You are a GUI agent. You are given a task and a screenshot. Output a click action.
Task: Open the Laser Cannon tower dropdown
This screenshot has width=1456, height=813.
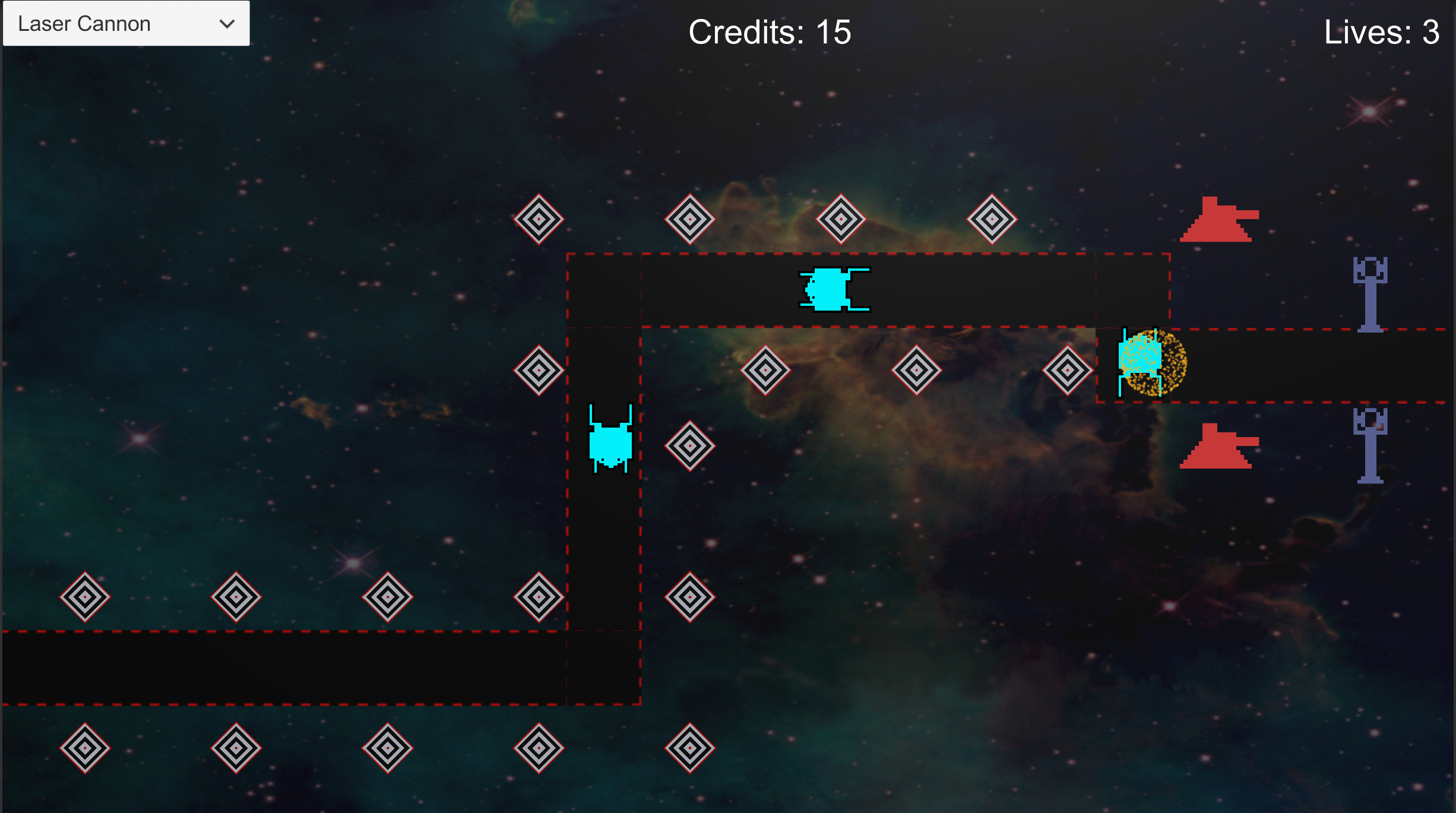click(x=126, y=24)
